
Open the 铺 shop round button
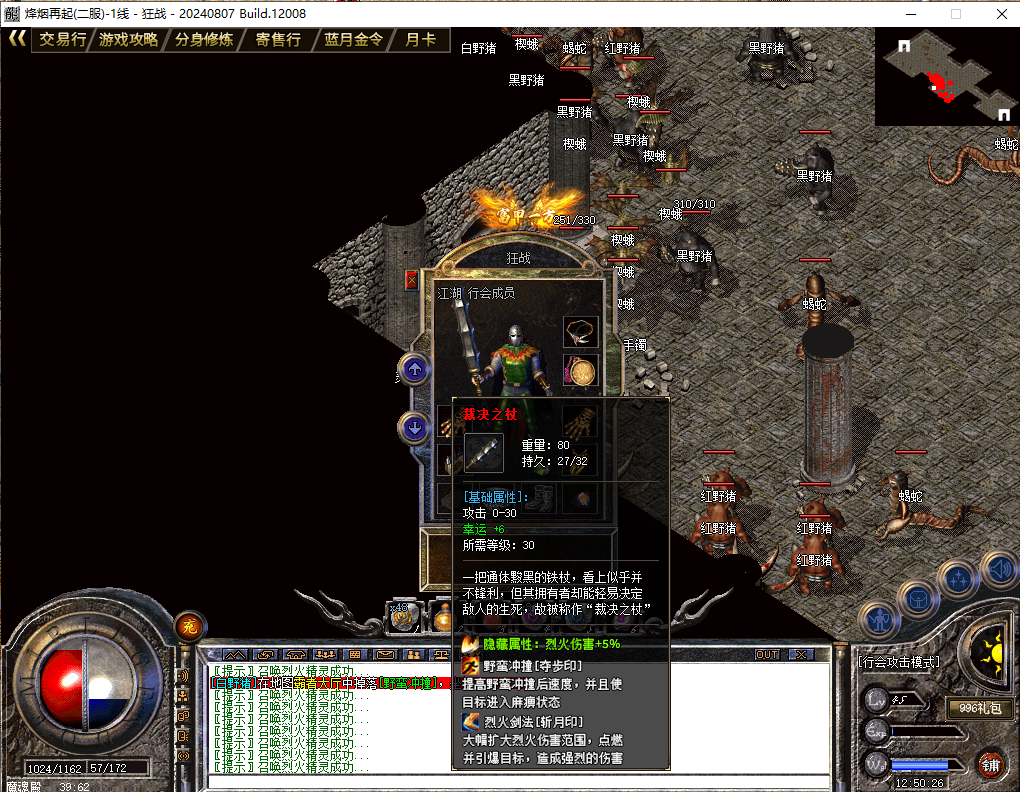coord(991,766)
